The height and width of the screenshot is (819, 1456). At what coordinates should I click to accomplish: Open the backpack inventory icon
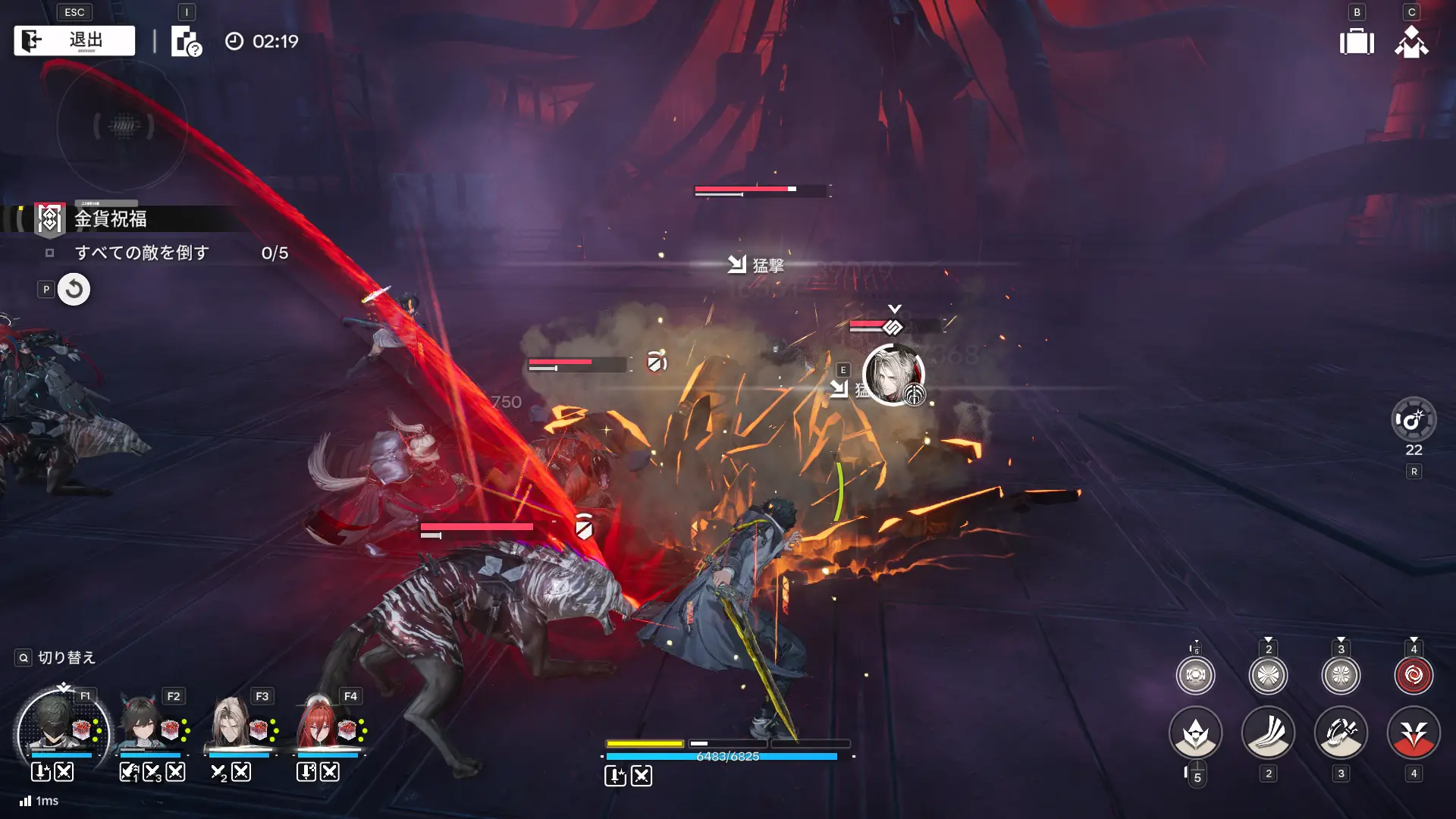click(1357, 42)
